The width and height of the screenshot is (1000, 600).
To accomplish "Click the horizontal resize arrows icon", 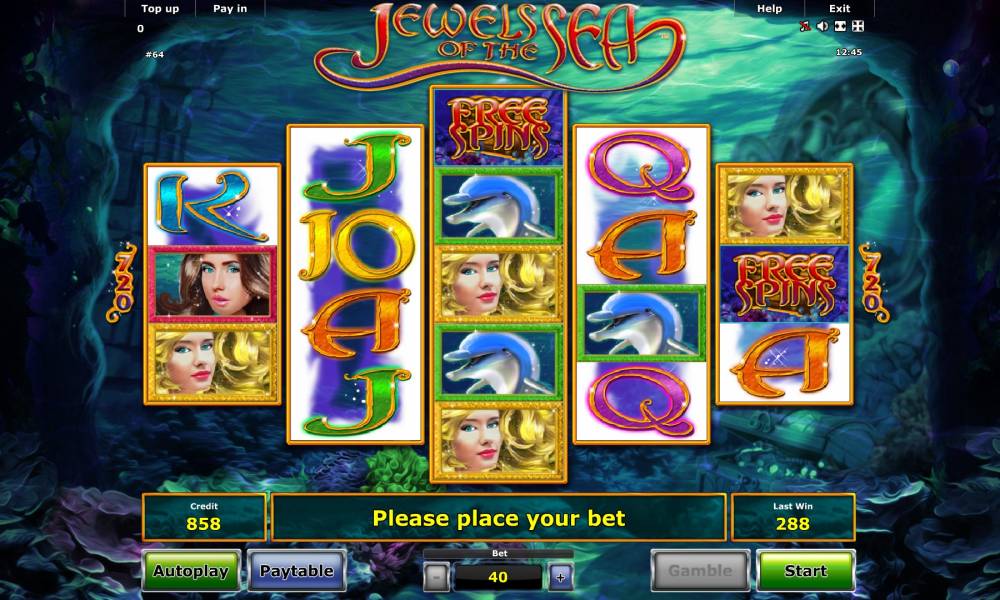I will coord(839,27).
